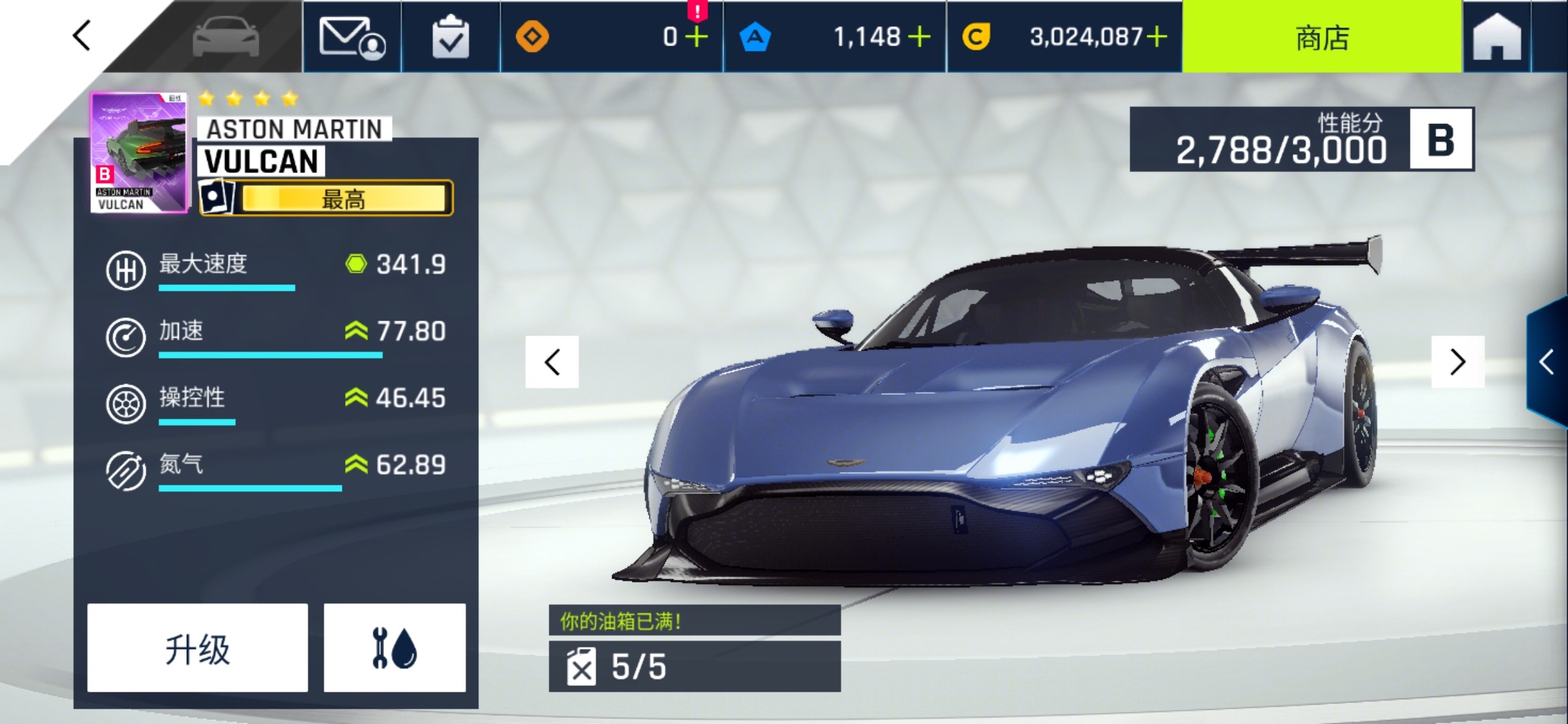The width and height of the screenshot is (1568, 724).
Task: Open the wrench and oil drop maintenance button
Action: tap(395, 648)
